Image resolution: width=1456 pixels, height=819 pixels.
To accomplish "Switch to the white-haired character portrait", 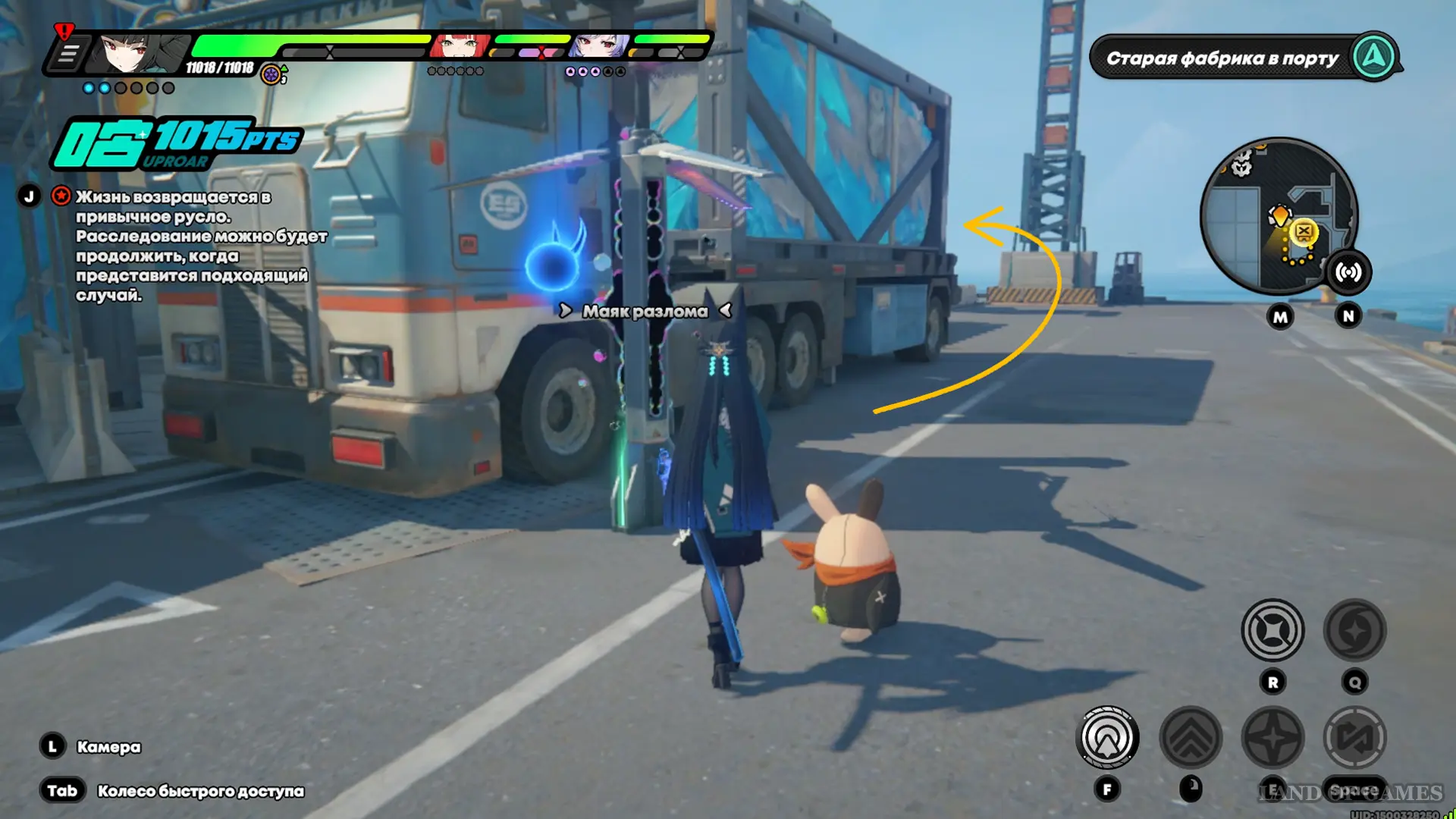I will [x=598, y=47].
